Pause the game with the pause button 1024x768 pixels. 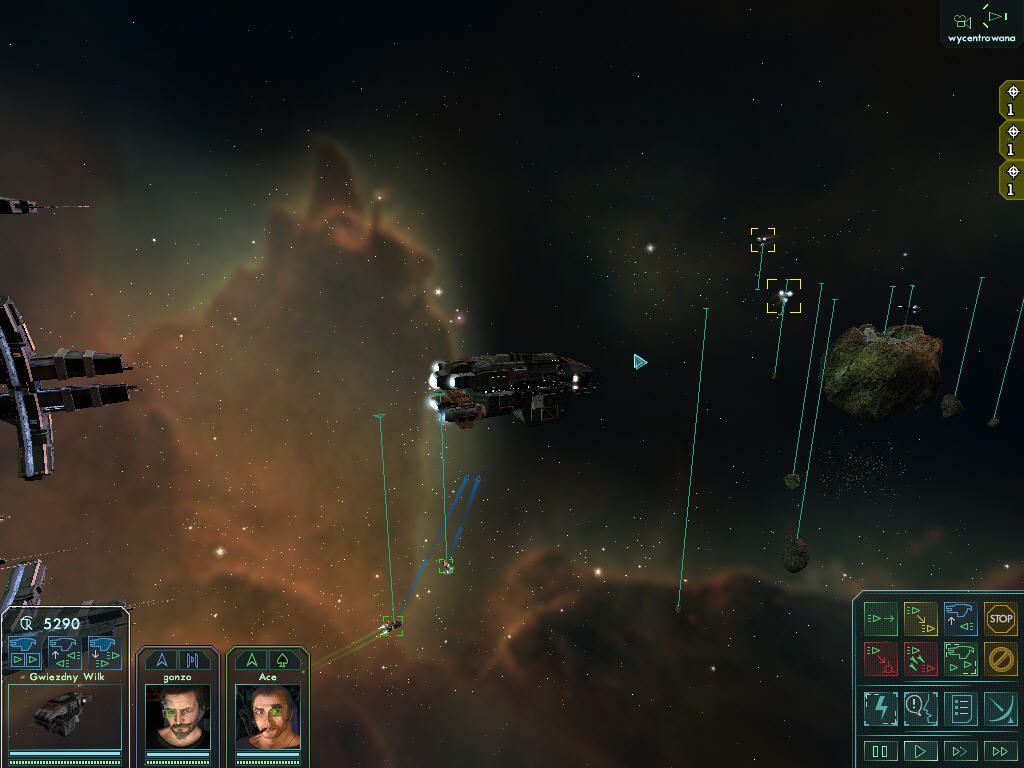pyautogui.click(x=880, y=751)
